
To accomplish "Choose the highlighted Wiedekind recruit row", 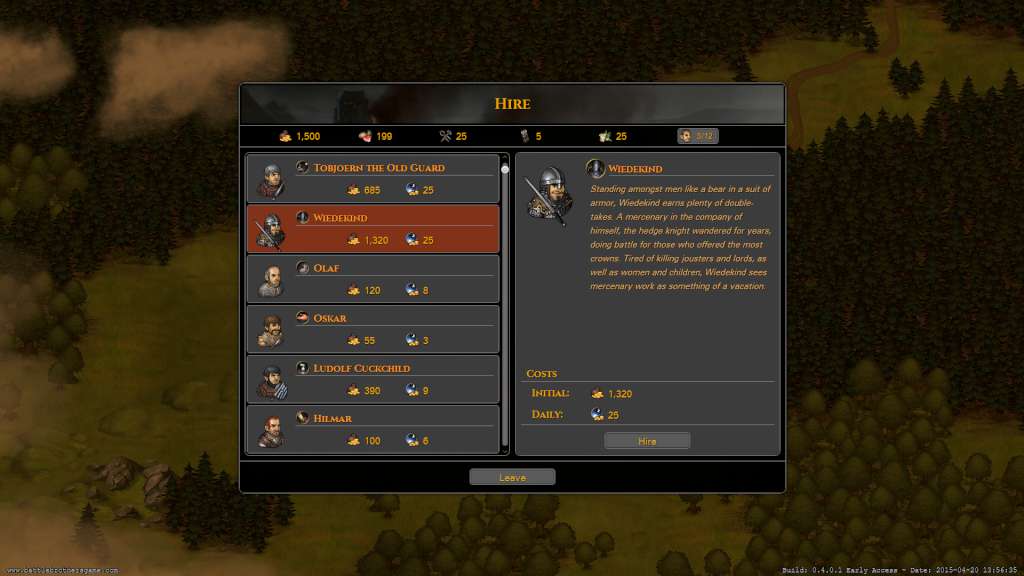I will 373,229.
